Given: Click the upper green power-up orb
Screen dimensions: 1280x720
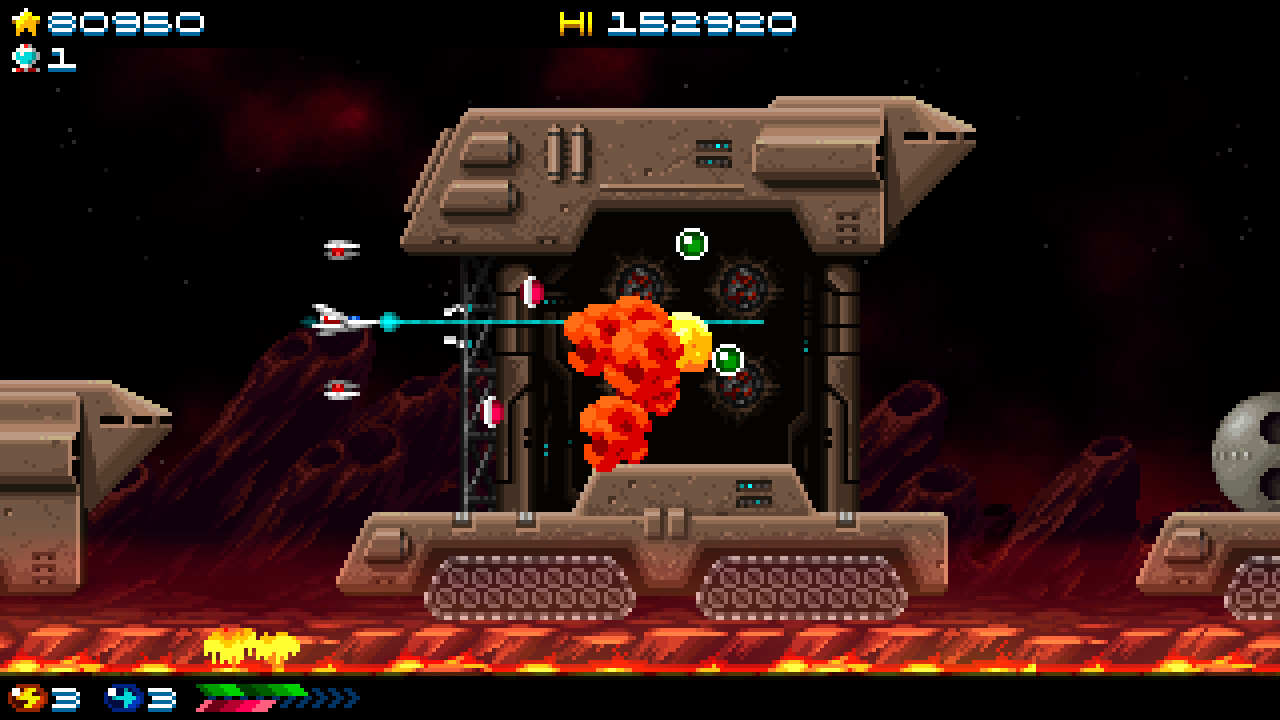Looking at the screenshot, I should coord(692,243).
